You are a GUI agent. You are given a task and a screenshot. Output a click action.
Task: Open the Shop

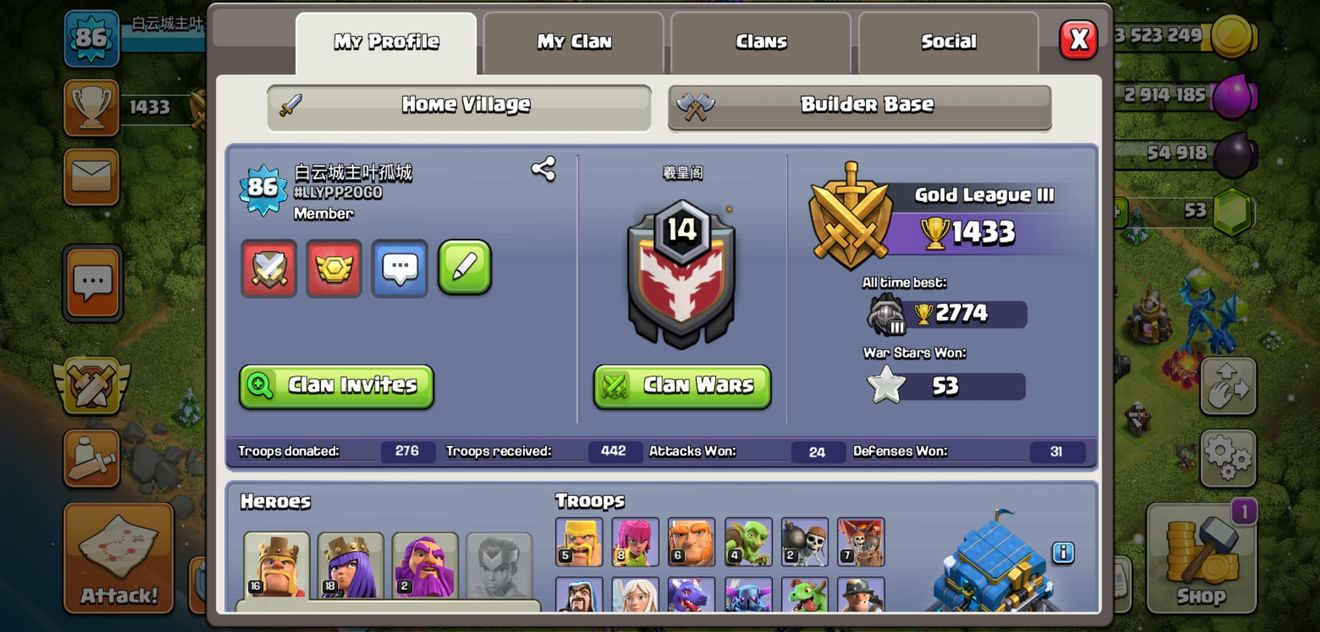(1200, 558)
